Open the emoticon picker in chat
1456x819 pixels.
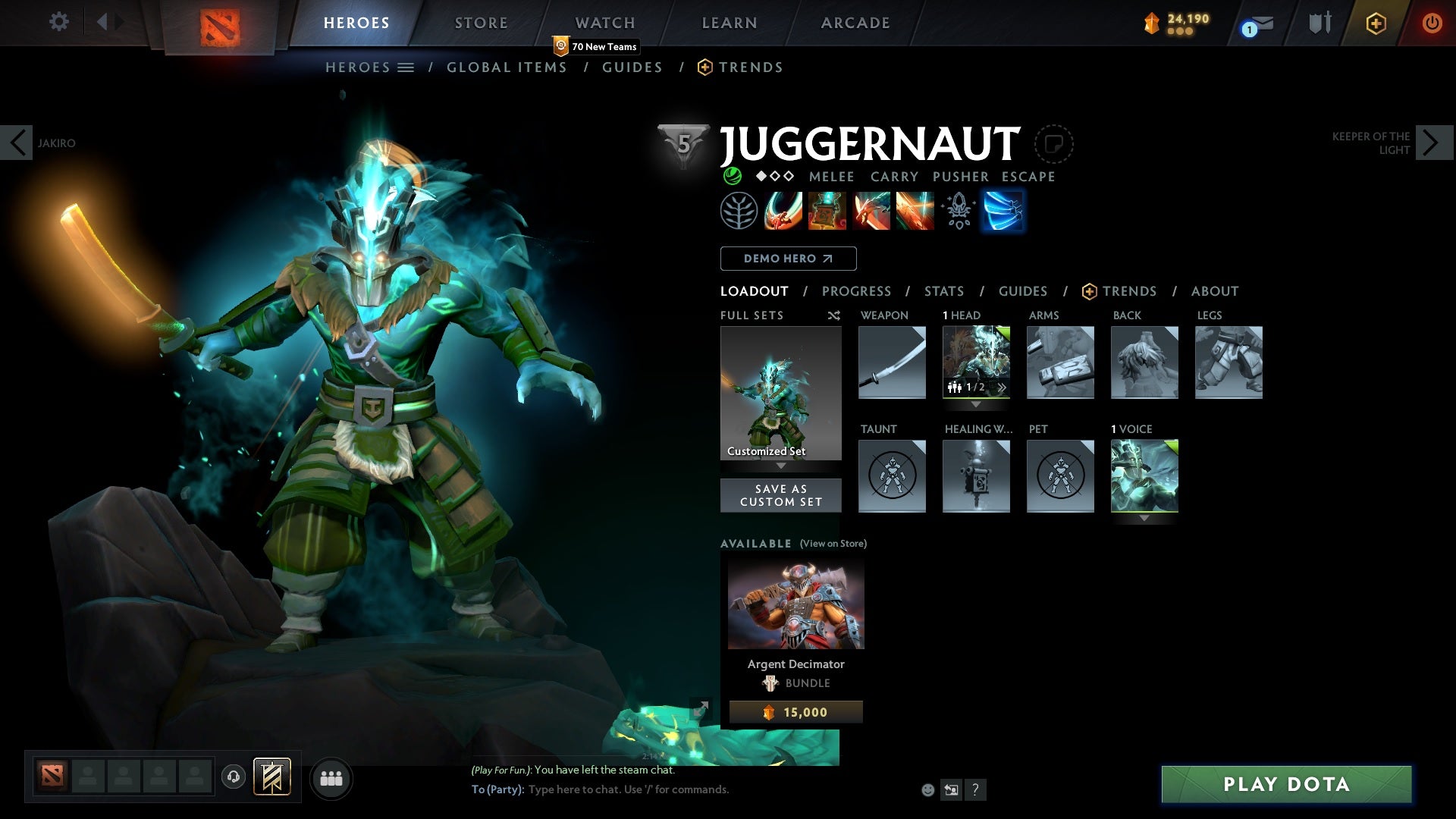pos(927,789)
